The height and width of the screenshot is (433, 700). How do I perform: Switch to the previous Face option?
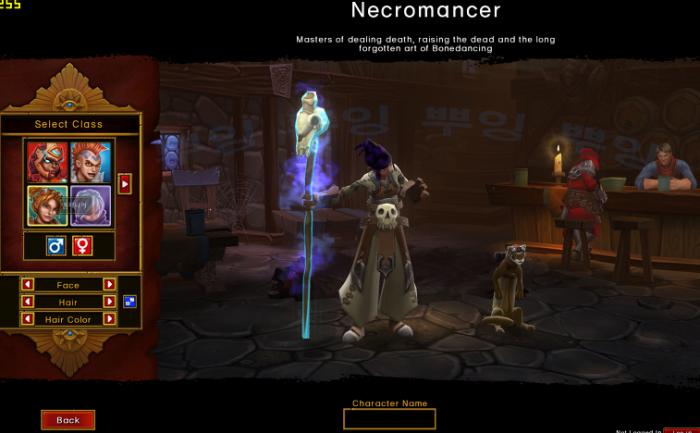[28, 285]
